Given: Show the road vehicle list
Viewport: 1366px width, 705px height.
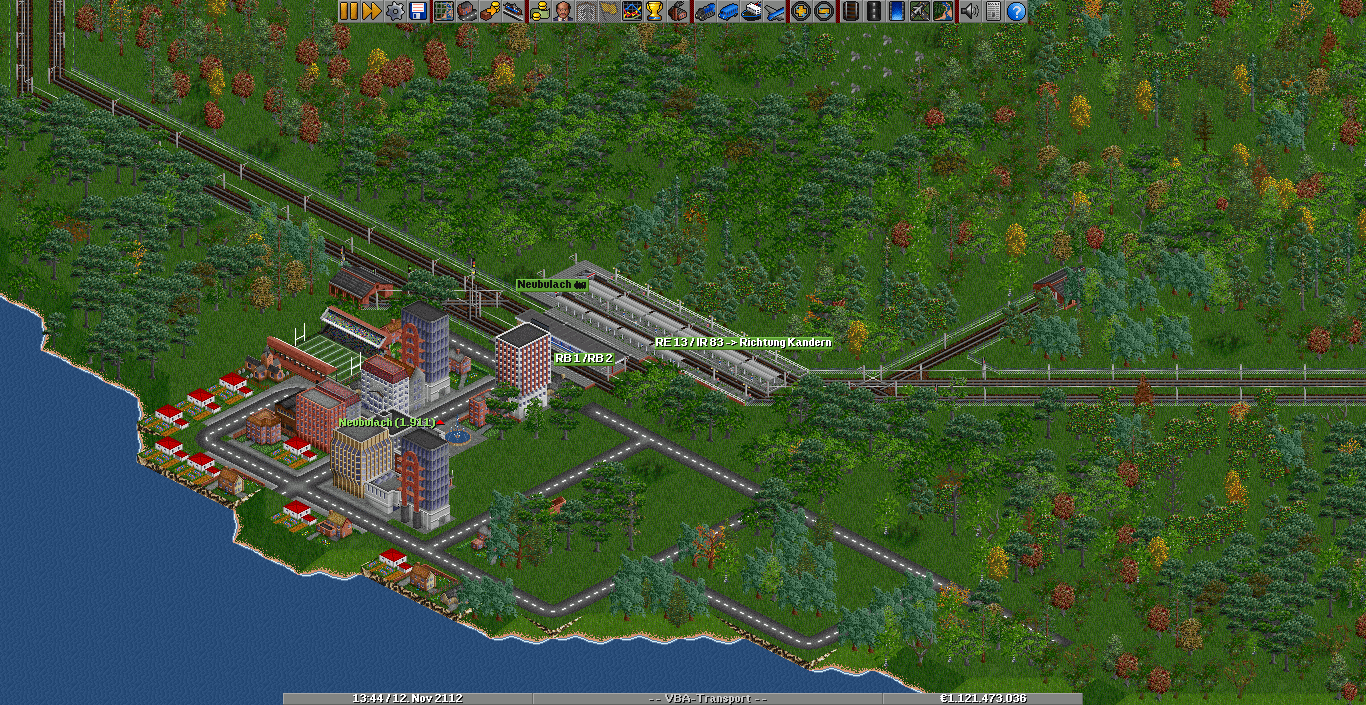Looking at the screenshot, I should 728,11.
